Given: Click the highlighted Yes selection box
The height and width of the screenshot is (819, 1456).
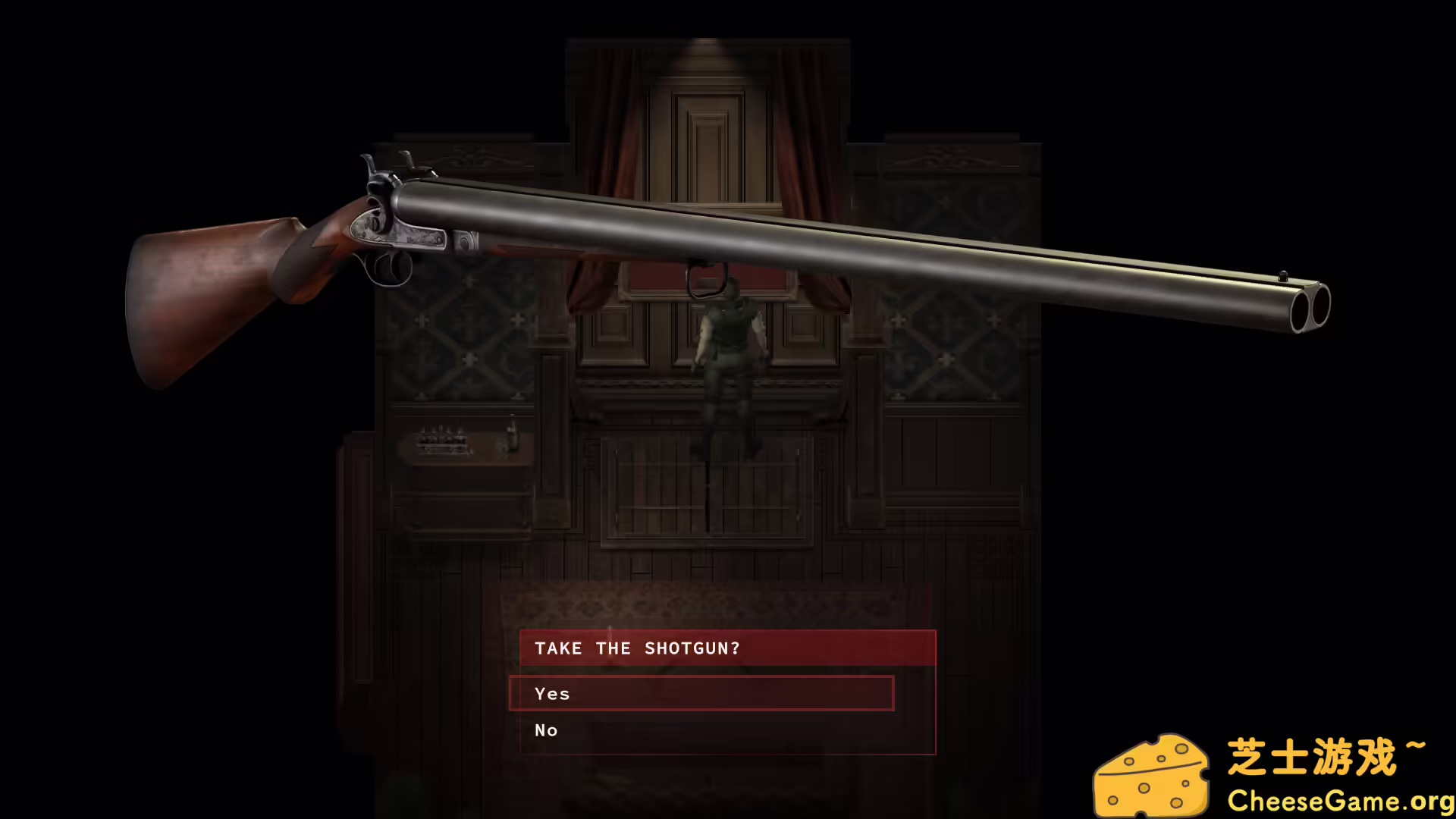Looking at the screenshot, I should tap(701, 693).
